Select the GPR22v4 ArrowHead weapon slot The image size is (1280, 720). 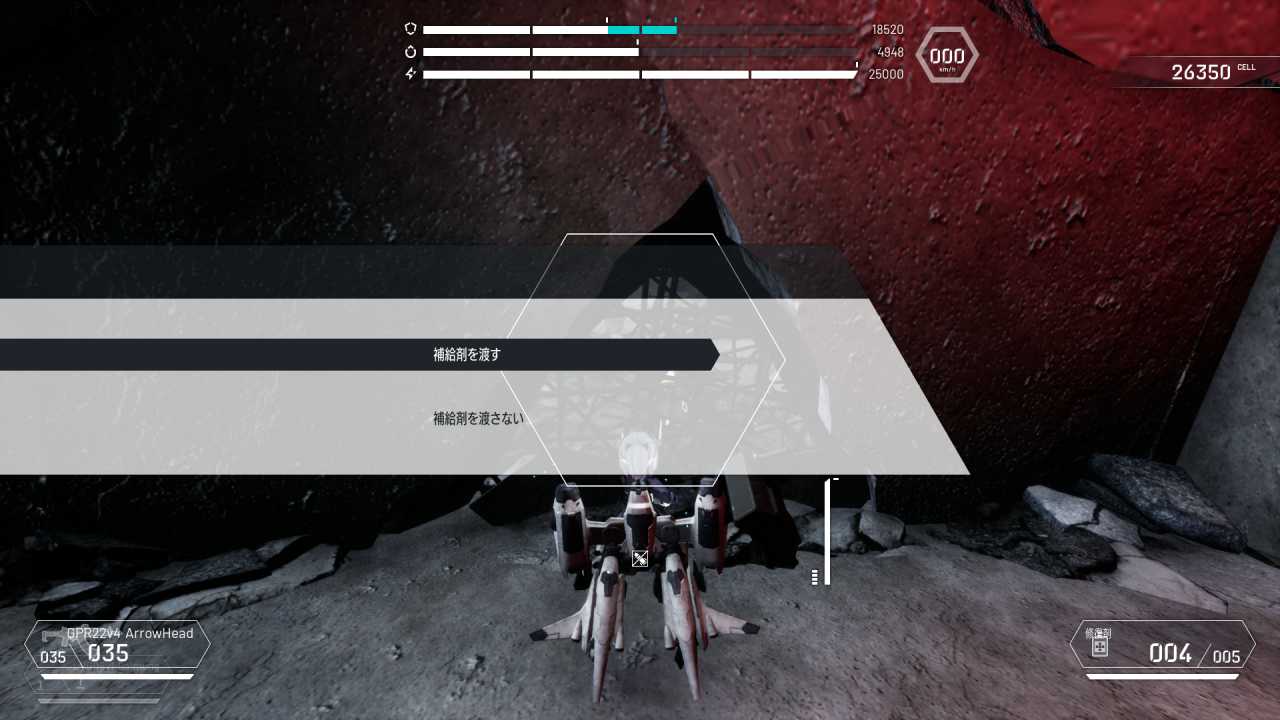pos(118,644)
